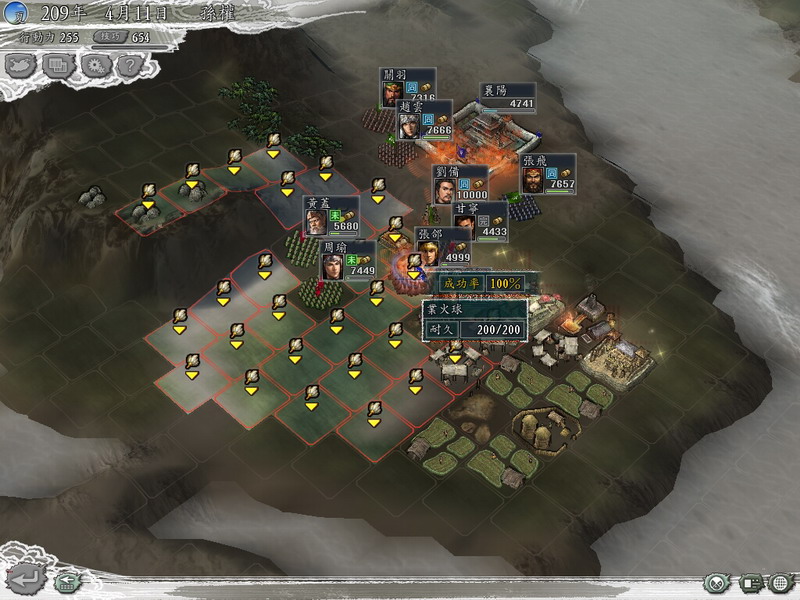Select Zhou Yu's unit (周瑜)
Viewport: 800px width, 600px height.
pyautogui.click(x=333, y=264)
